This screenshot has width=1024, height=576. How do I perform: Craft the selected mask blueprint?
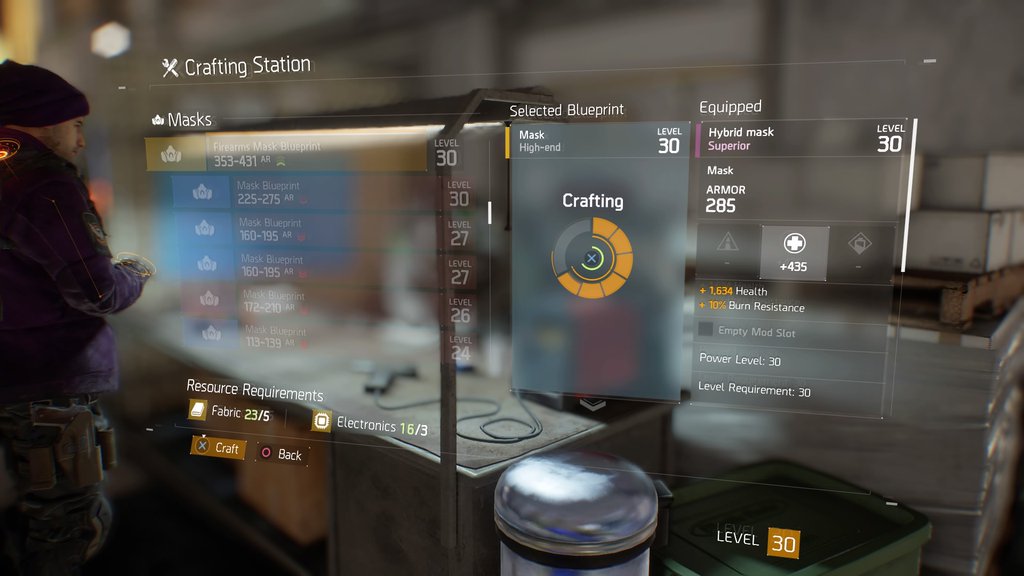click(217, 448)
